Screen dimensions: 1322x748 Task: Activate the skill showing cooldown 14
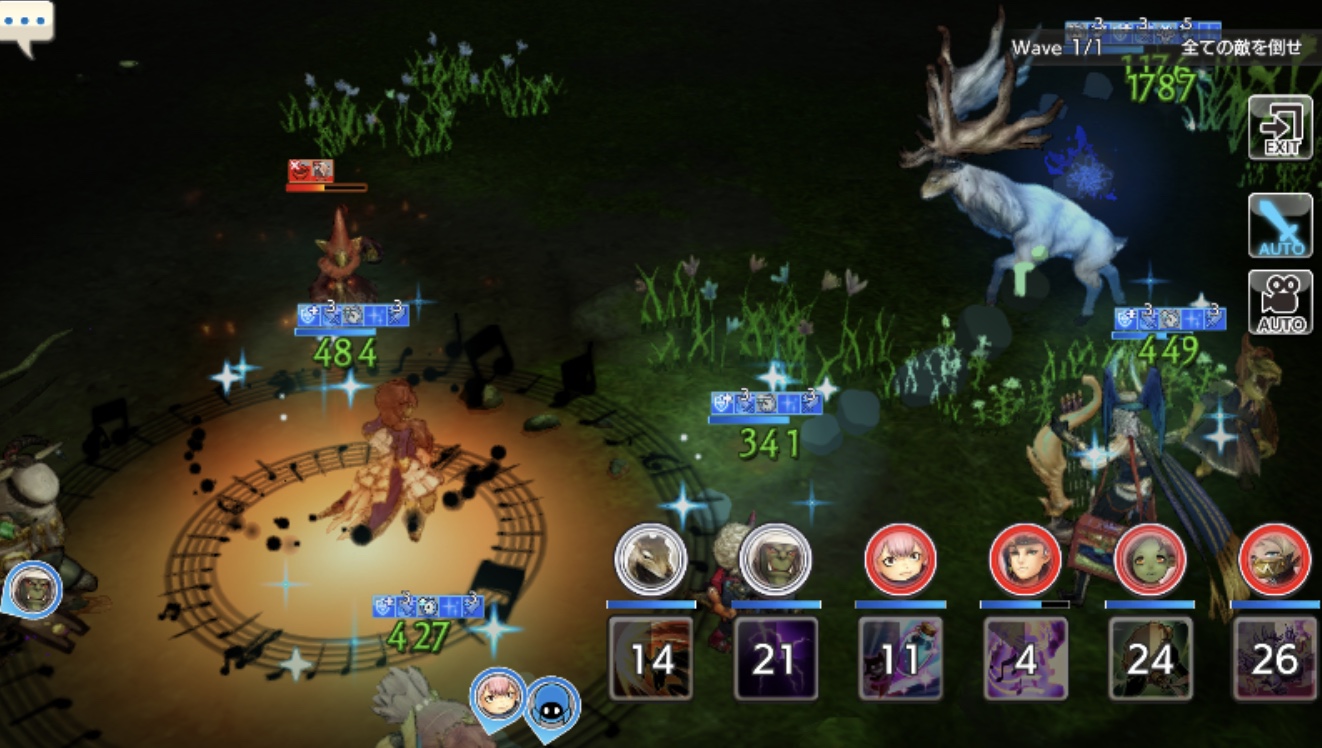point(651,657)
